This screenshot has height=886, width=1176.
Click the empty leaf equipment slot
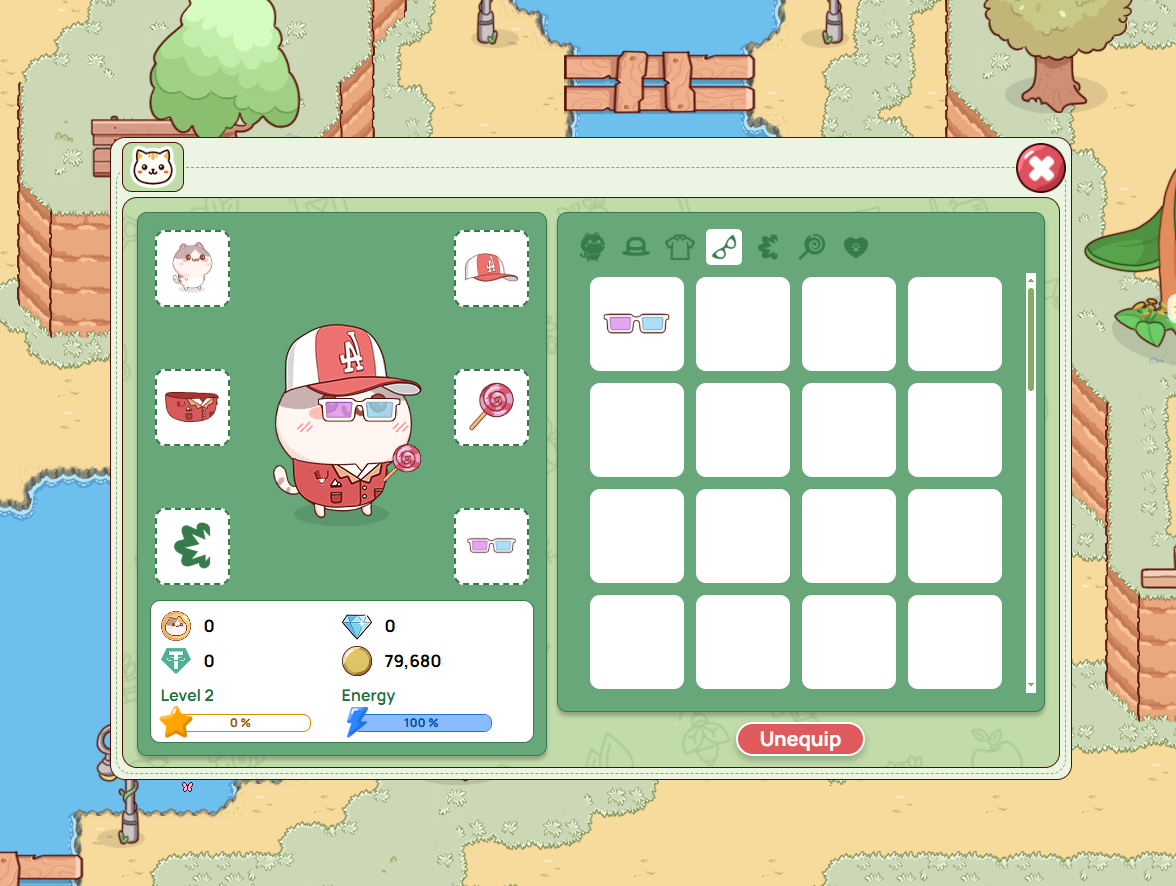tap(192, 546)
